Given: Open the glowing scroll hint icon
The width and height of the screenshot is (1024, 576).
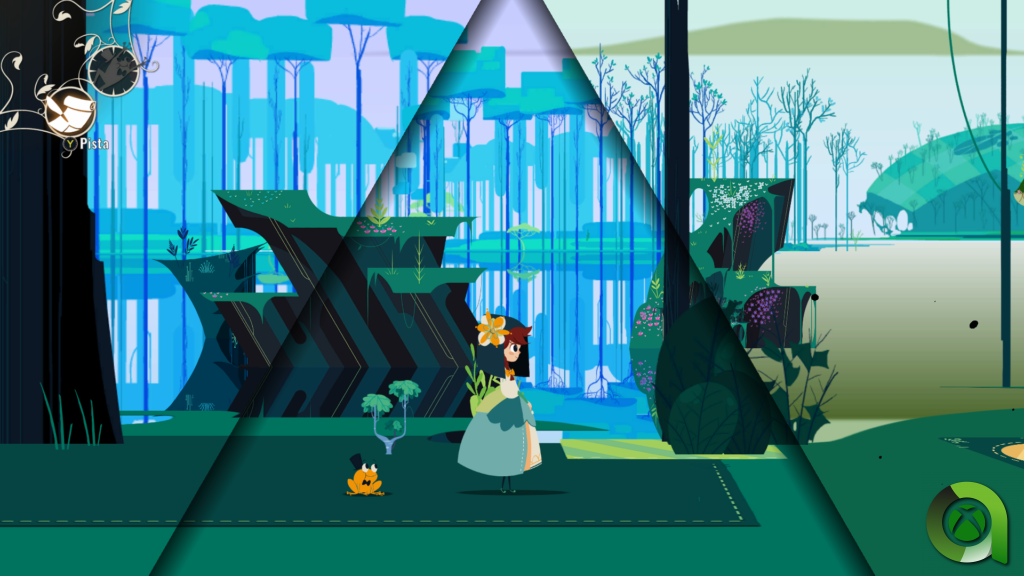Looking at the screenshot, I should pyautogui.click(x=70, y=111).
